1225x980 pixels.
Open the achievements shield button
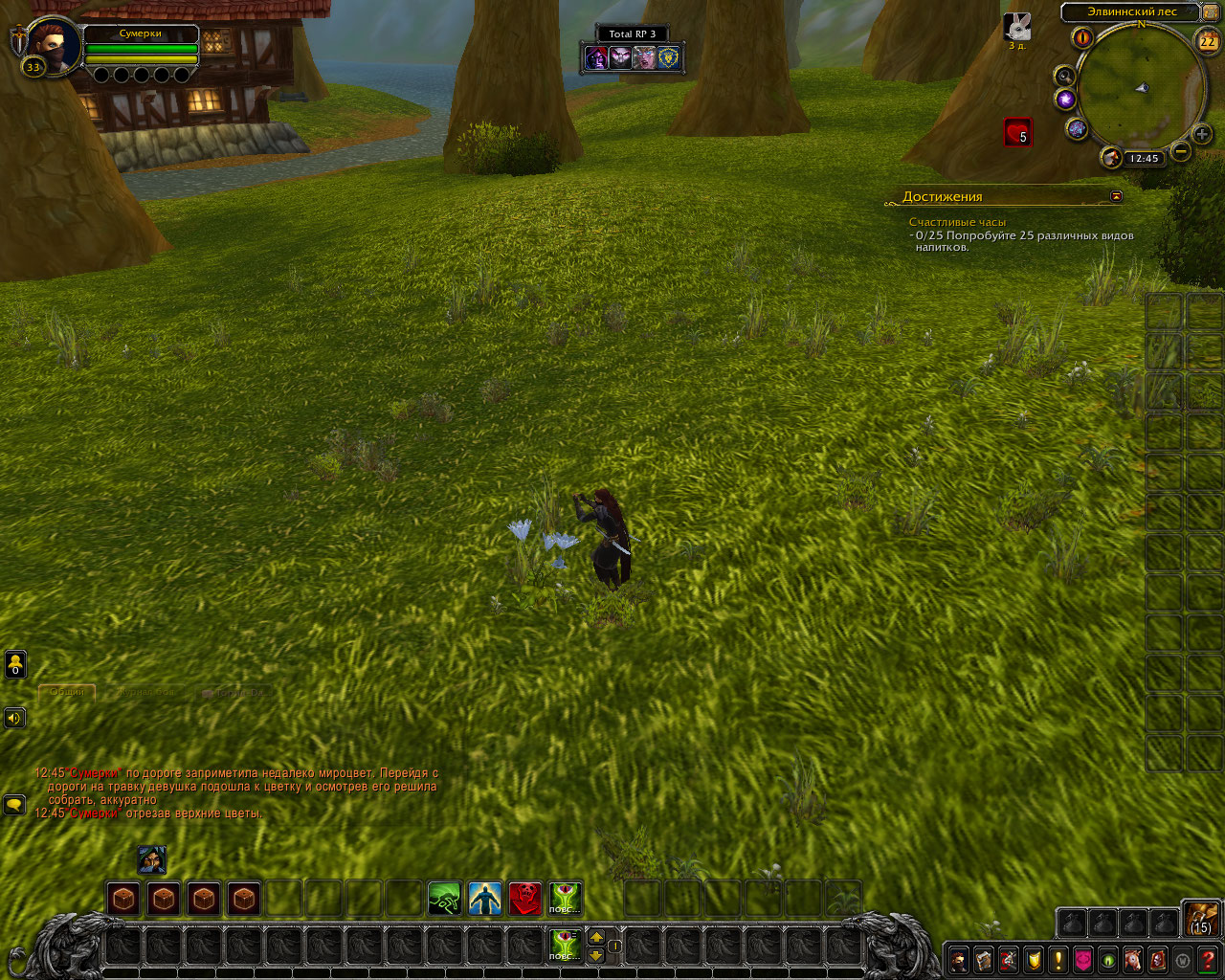point(1034,959)
